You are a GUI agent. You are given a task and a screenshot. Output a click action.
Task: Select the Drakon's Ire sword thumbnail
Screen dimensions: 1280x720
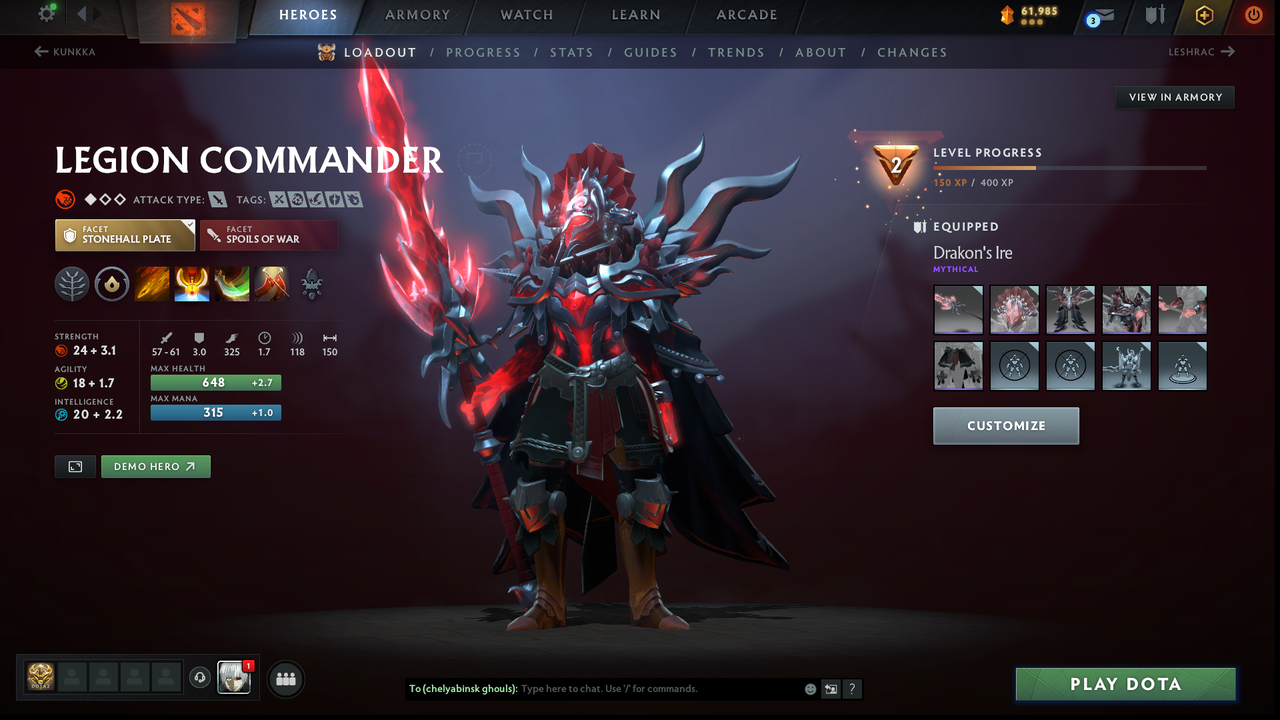958,310
